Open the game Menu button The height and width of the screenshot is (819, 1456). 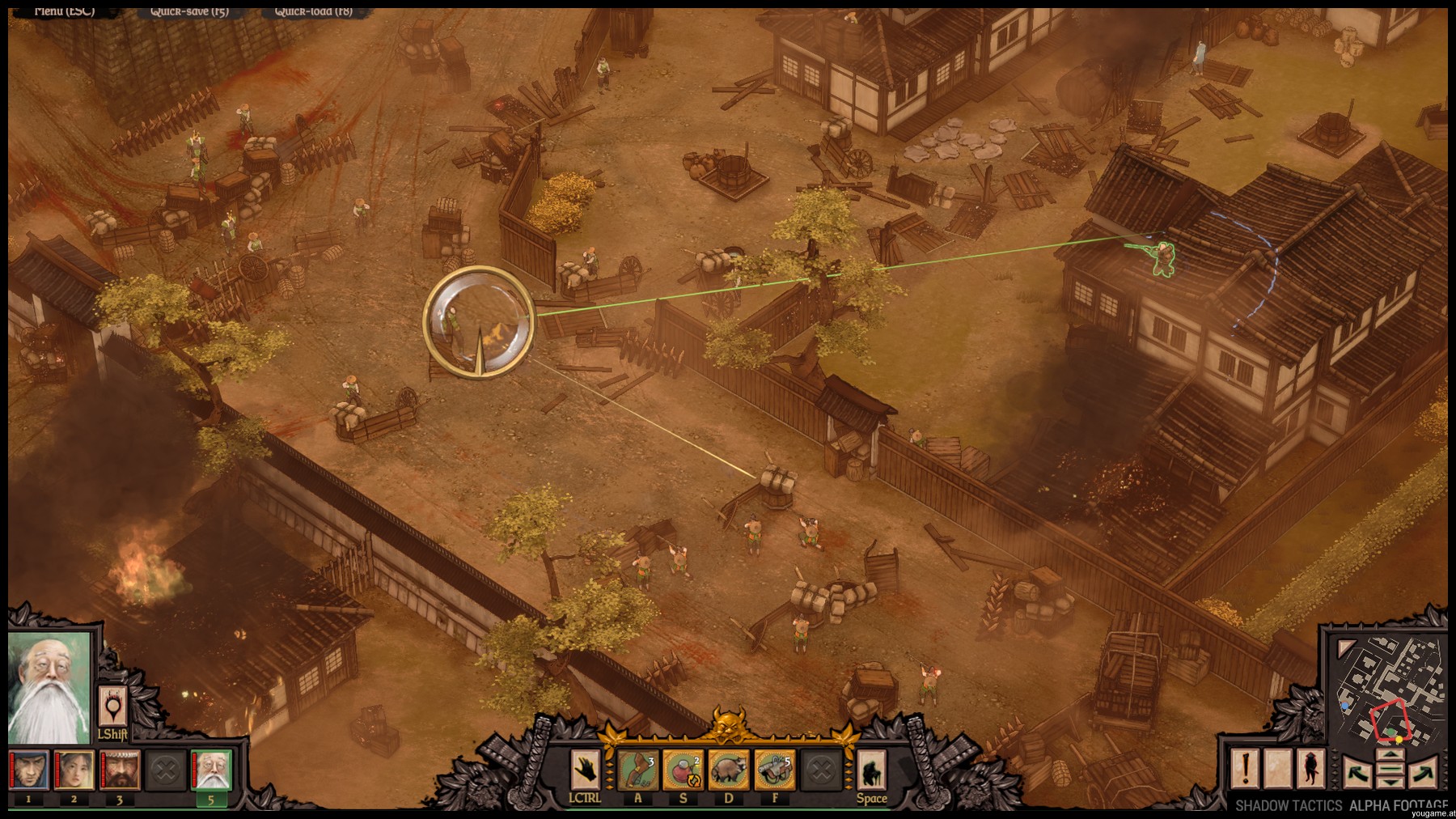point(65,11)
